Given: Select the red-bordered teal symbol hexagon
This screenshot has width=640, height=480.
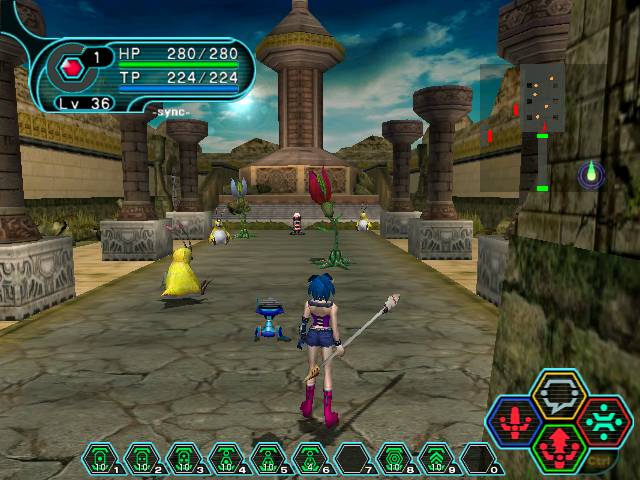Looking at the screenshot, I should (x=602, y=420).
